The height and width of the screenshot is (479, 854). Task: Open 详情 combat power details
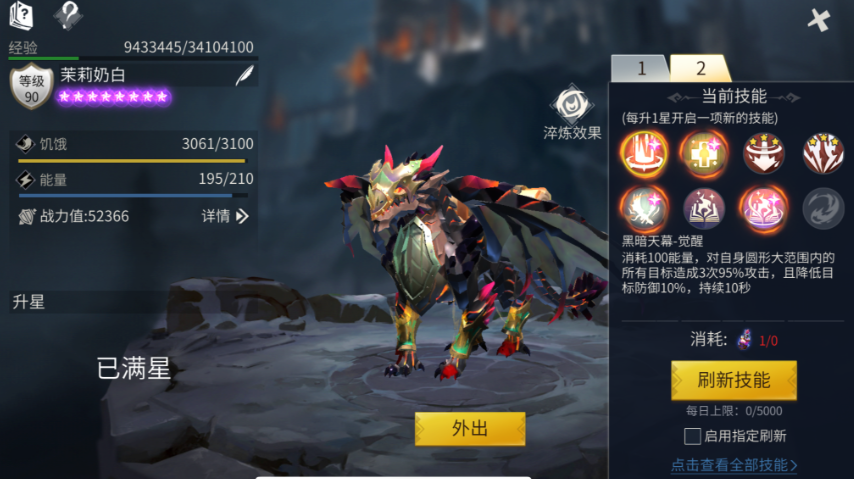point(225,215)
